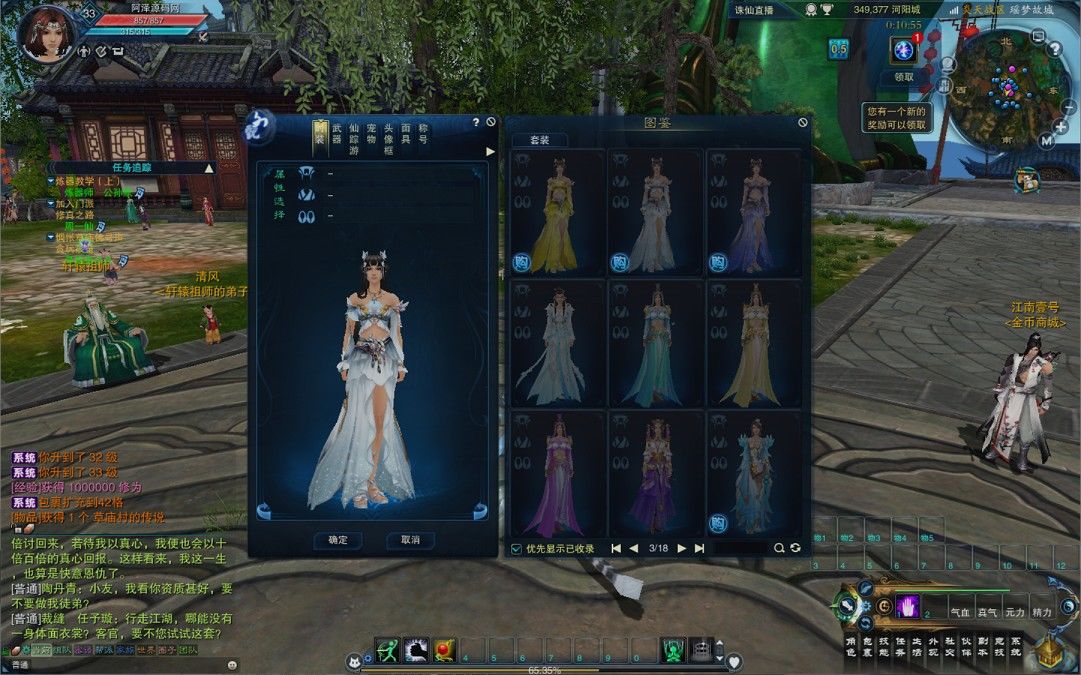This screenshot has height=675, width=1081.
Task: Claim the reward with the 领取 button
Action: click(904, 76)
